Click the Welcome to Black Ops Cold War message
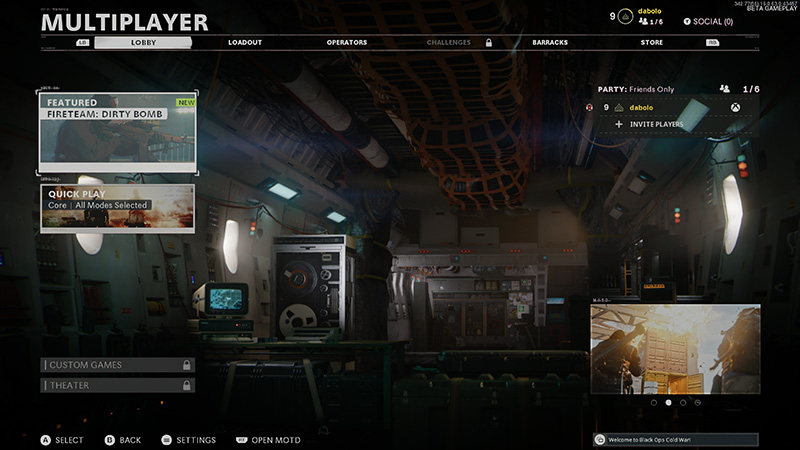The height and width of the screenshot is (450, 800). (675, 439)
